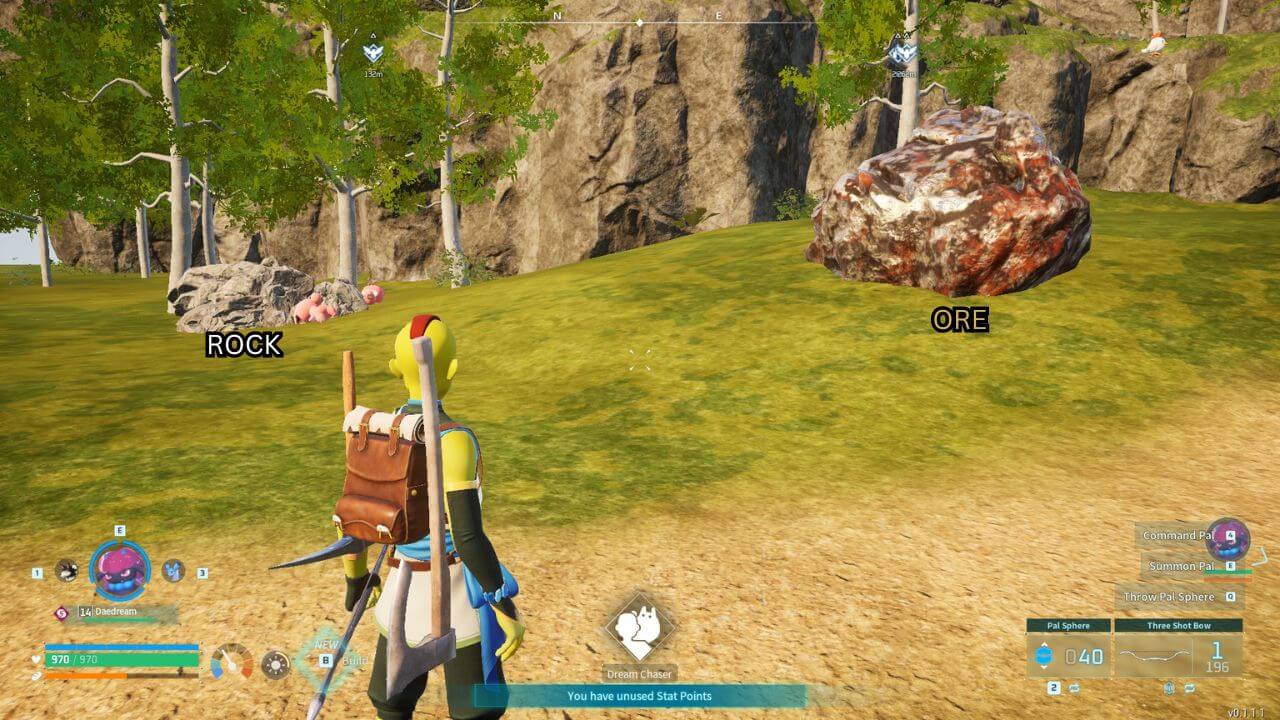Viewport: 1280px width, 720px height.
Task: Toggle the Throw Pal Sphere action
Action: click(x=1169, y=596)
